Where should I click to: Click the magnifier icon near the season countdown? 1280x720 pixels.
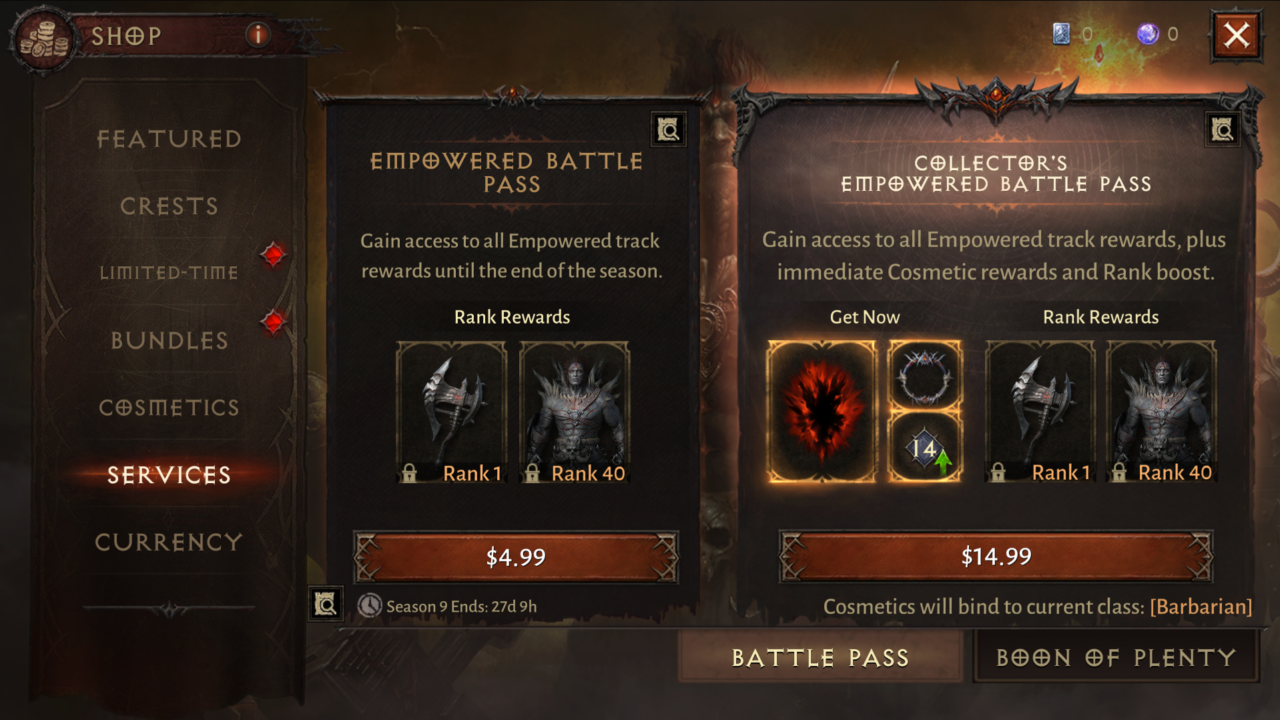[325, 604]
